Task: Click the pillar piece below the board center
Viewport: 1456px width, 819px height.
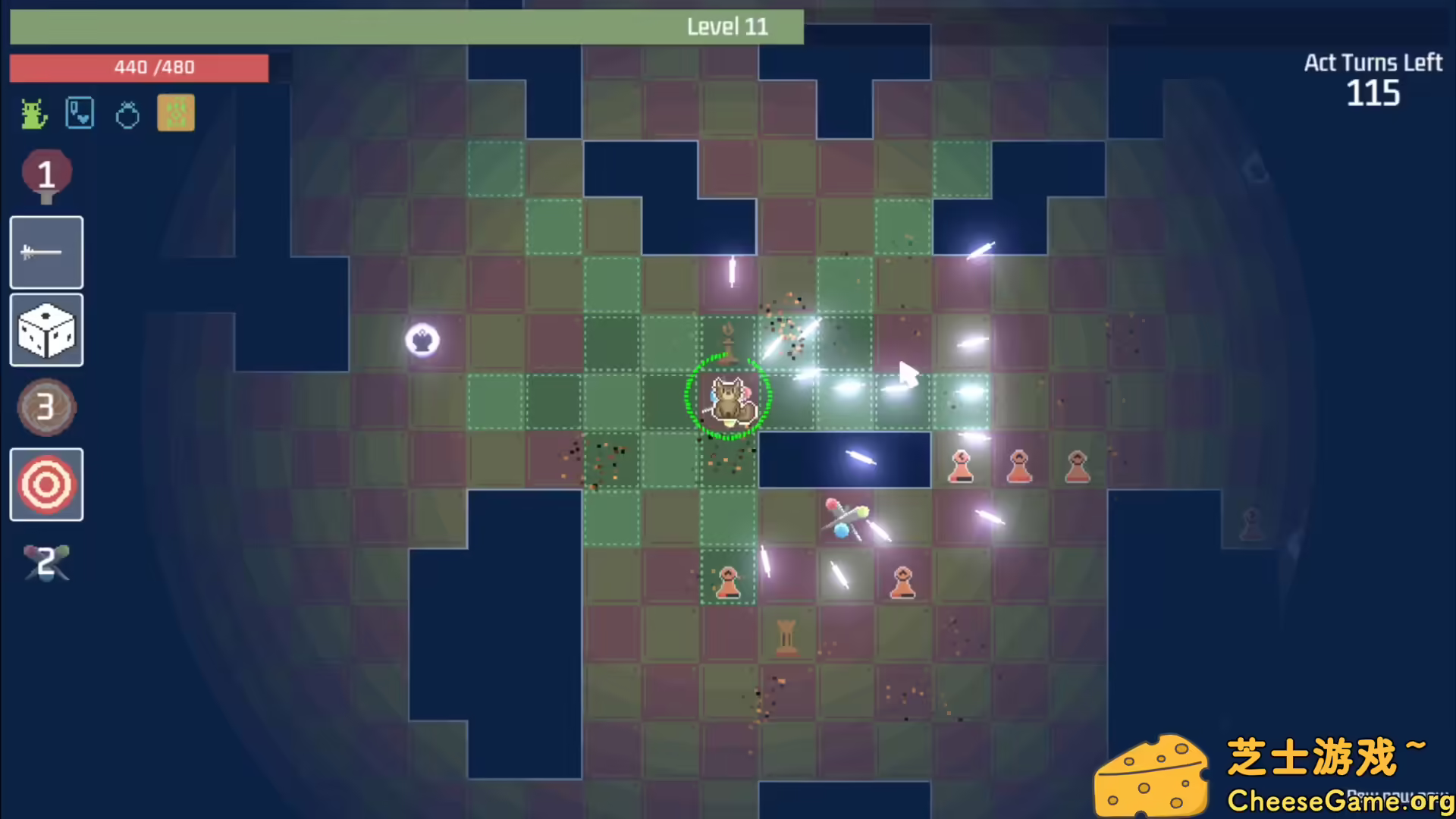Action: coord(786,635)
